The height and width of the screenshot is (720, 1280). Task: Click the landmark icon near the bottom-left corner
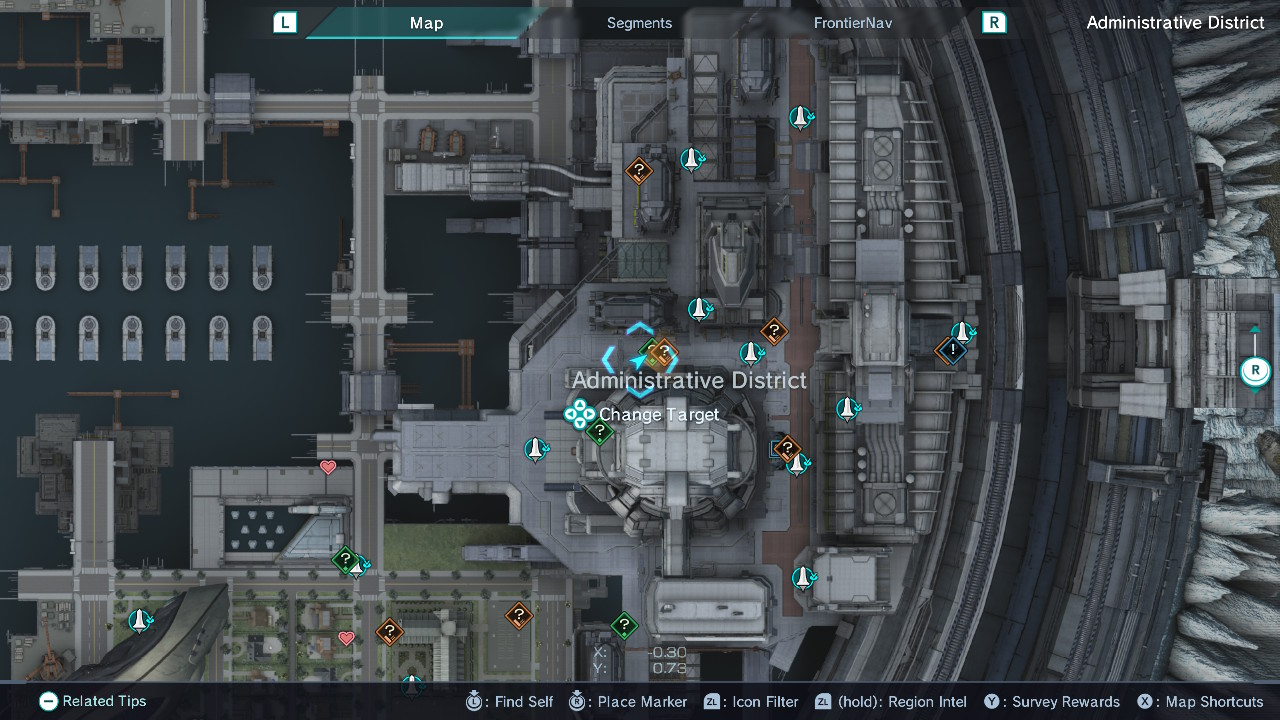pyautogui.click(x=139, y=621)
